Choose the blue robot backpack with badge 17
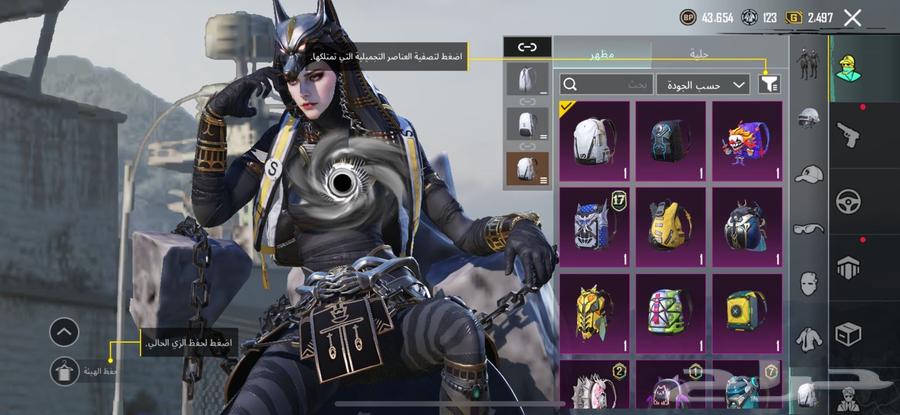The width and height of the screenshot is (900, 415). pyautogui.click(x=594, y=227)
